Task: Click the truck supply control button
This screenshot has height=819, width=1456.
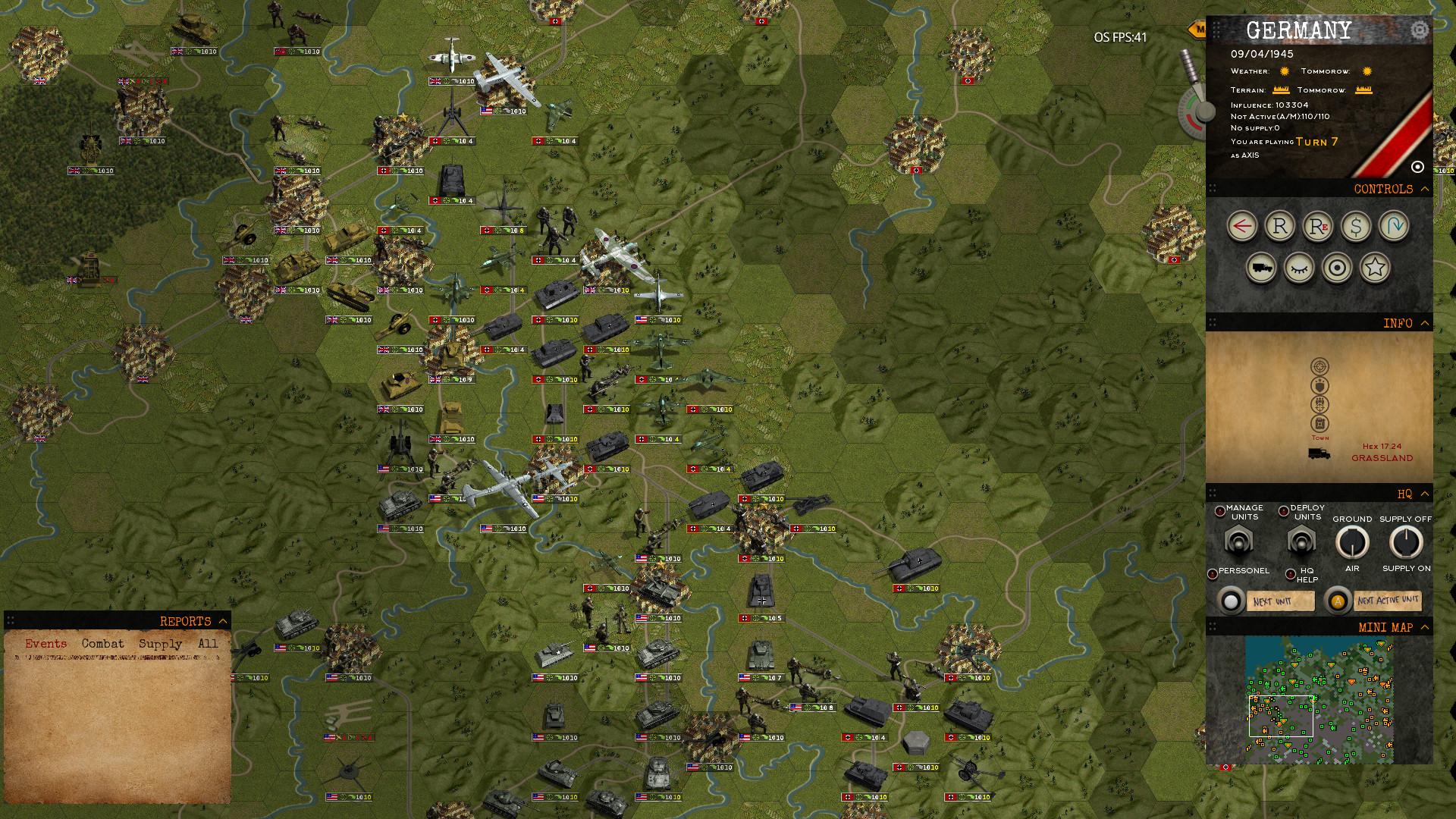Action: (1262, 269)
